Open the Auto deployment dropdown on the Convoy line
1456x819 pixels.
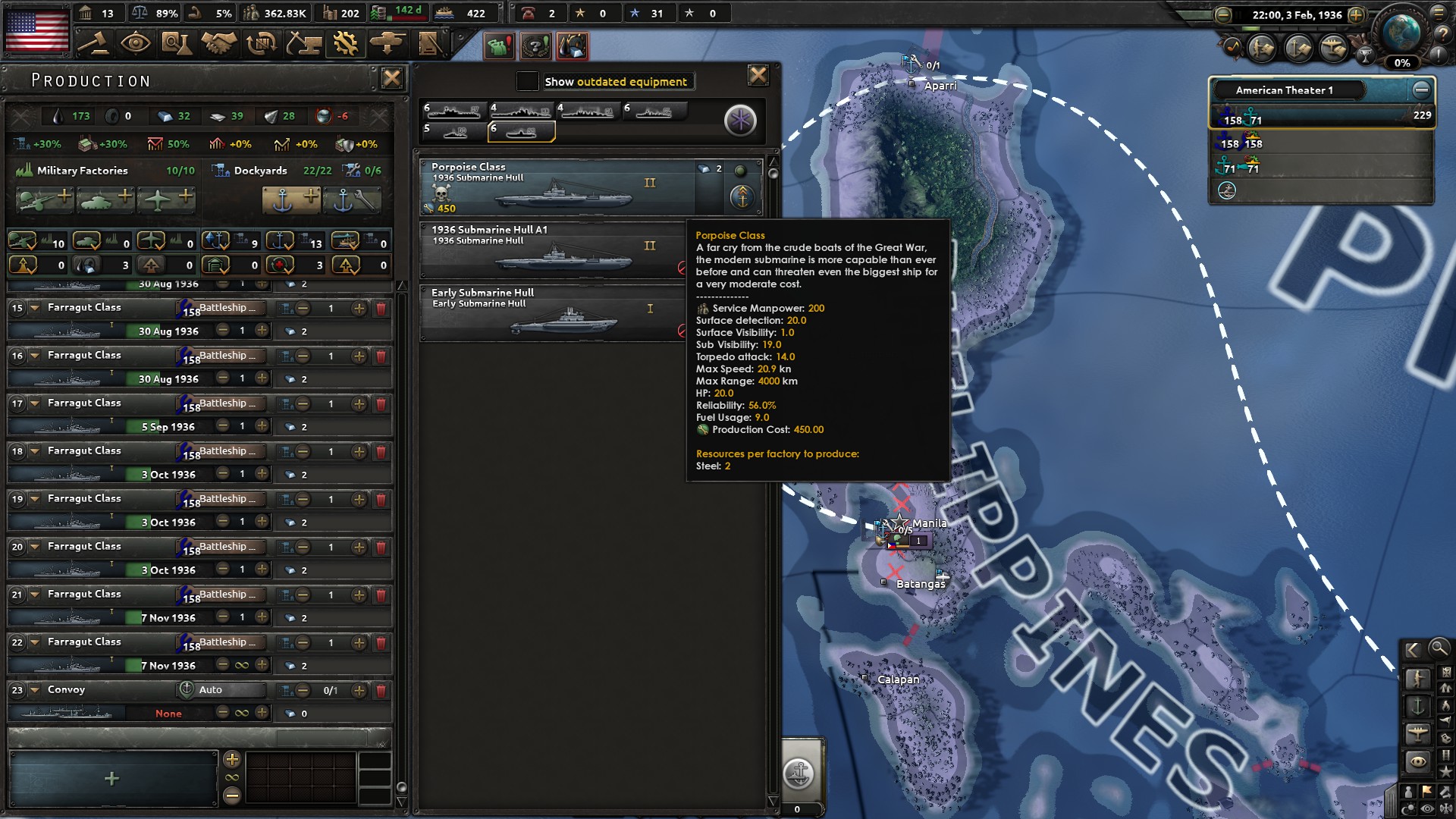coord(220,689)
